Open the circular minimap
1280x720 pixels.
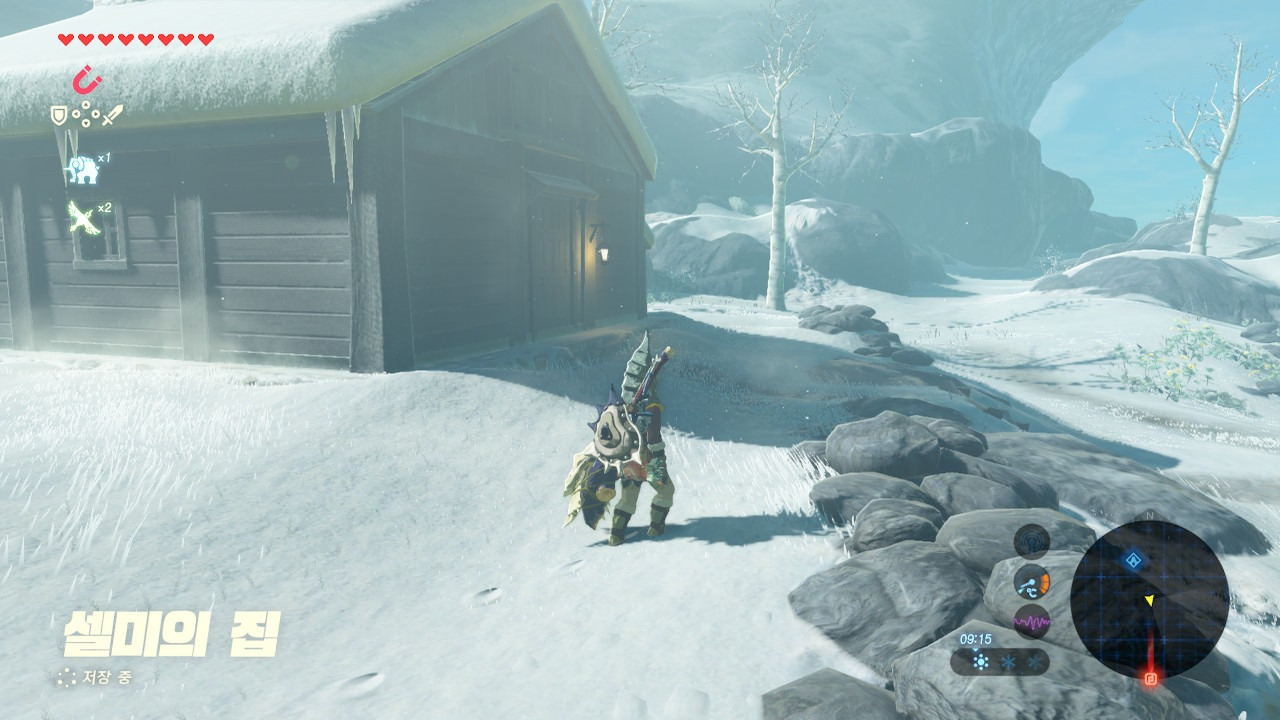coord(1149,599)
